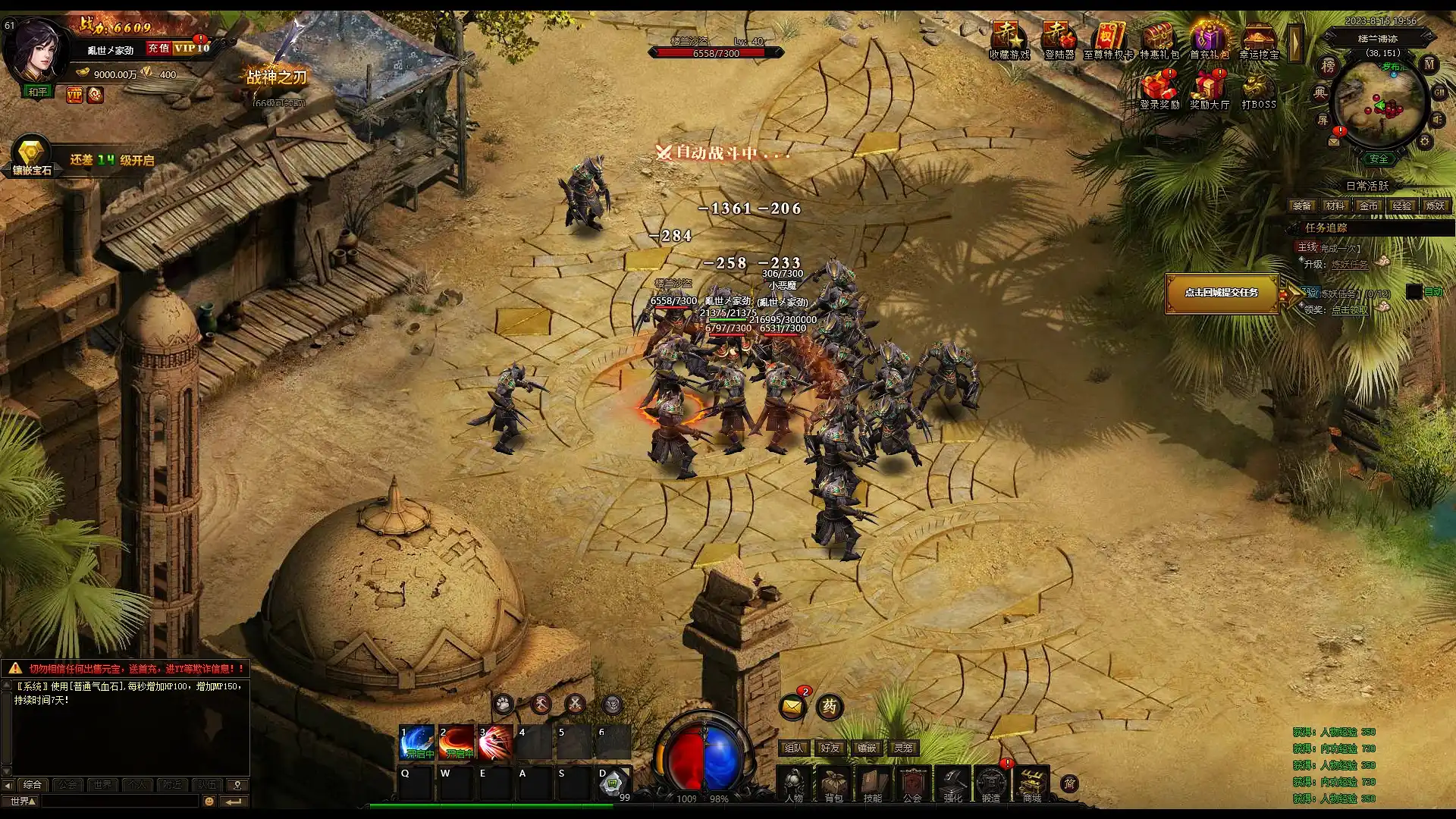Show the 技能 skills book
This screenshot has width=1456, height=819.
coord(873,783)
